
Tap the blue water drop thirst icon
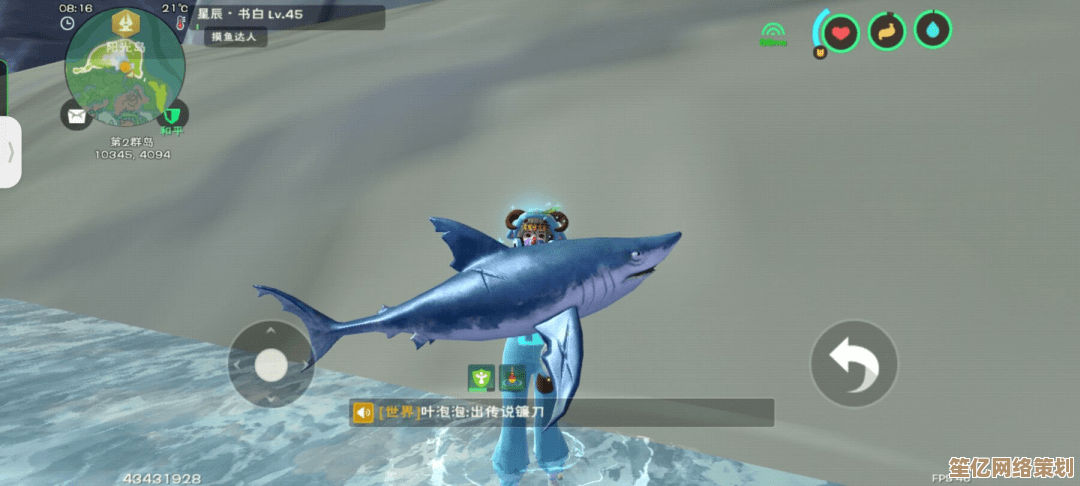tap(932, 30)
